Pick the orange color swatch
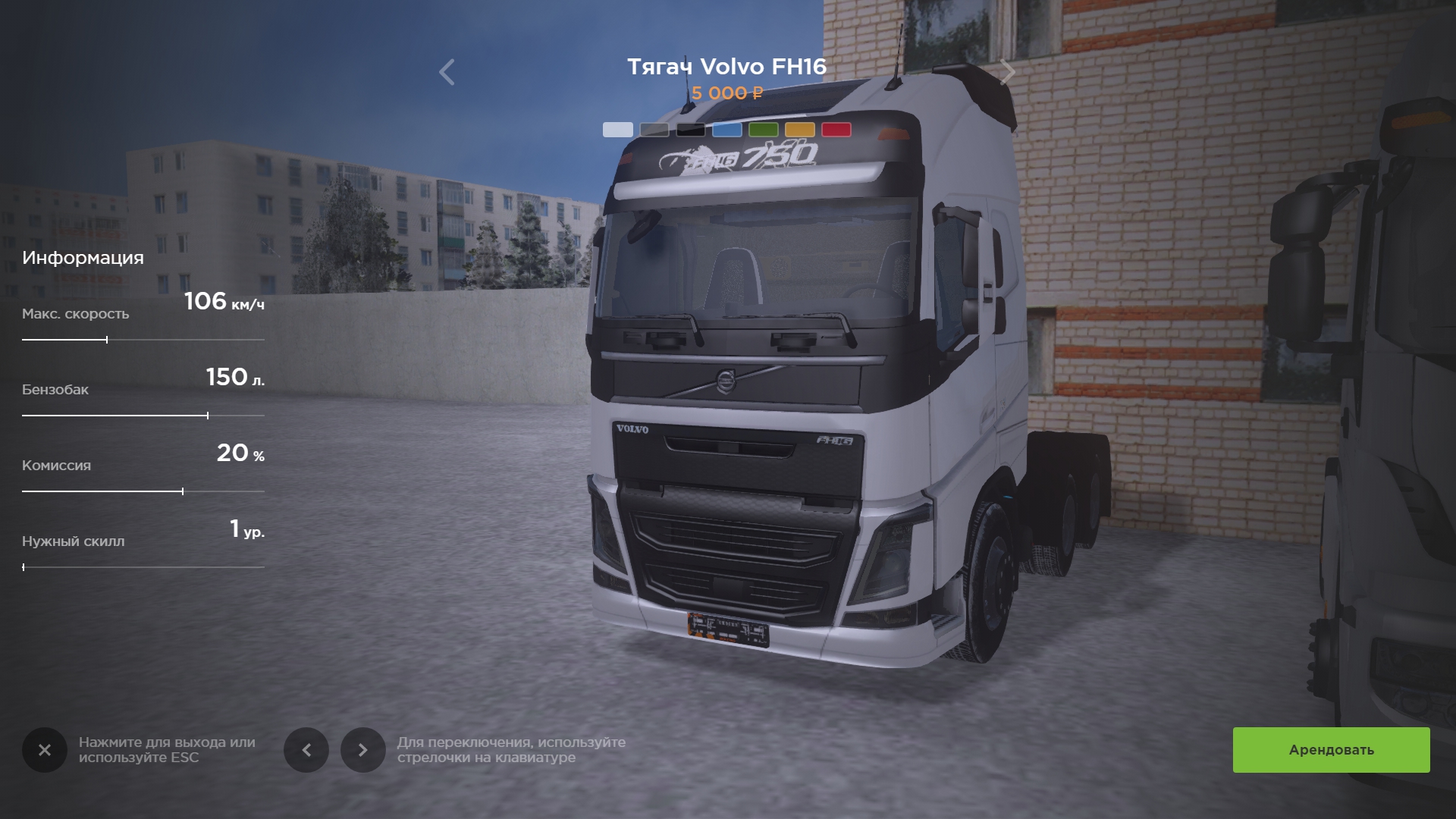Screen dimensions: 1456x819 click(x=800, y=130)
